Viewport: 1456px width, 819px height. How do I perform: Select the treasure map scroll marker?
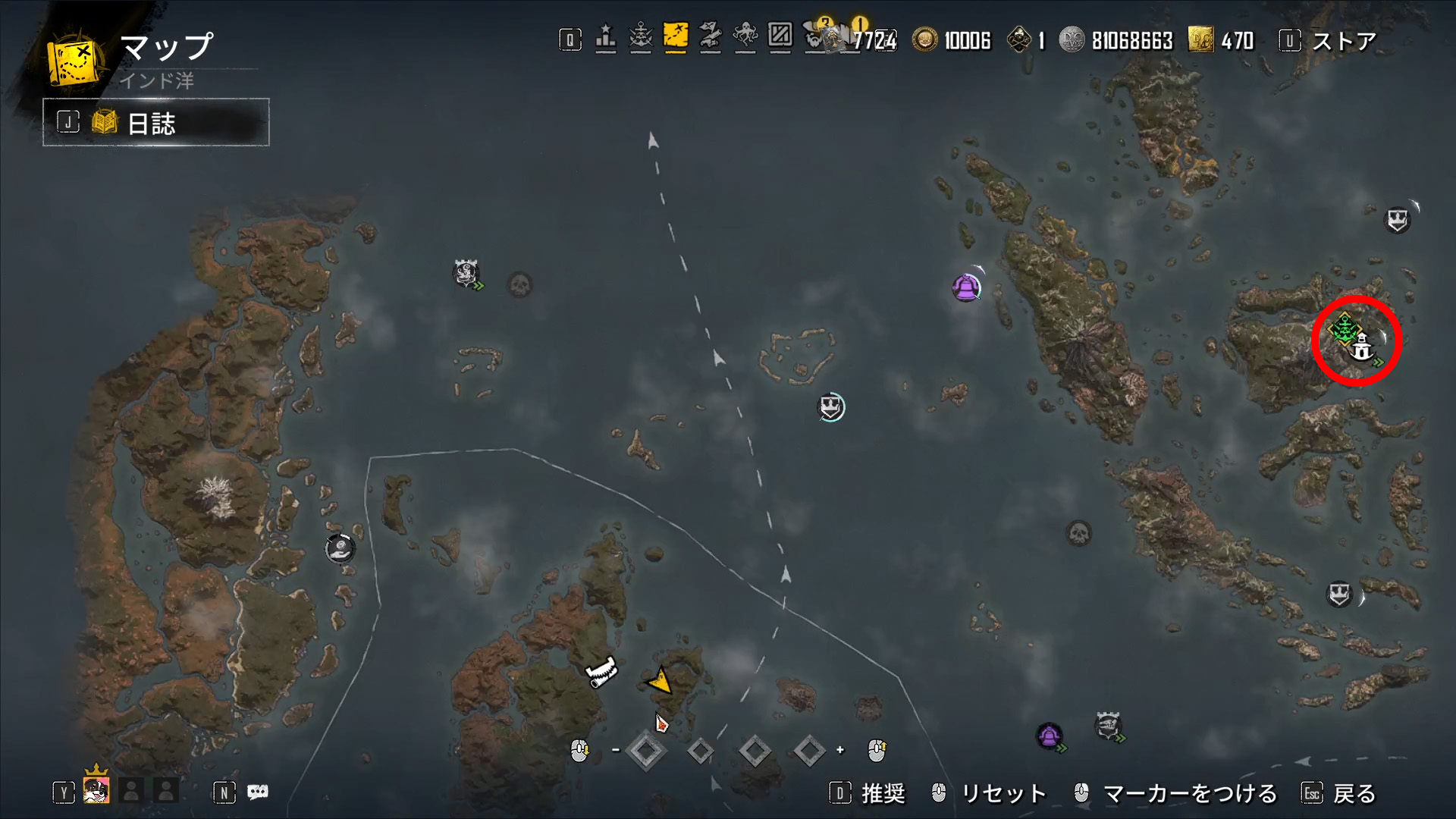(602, 672)
